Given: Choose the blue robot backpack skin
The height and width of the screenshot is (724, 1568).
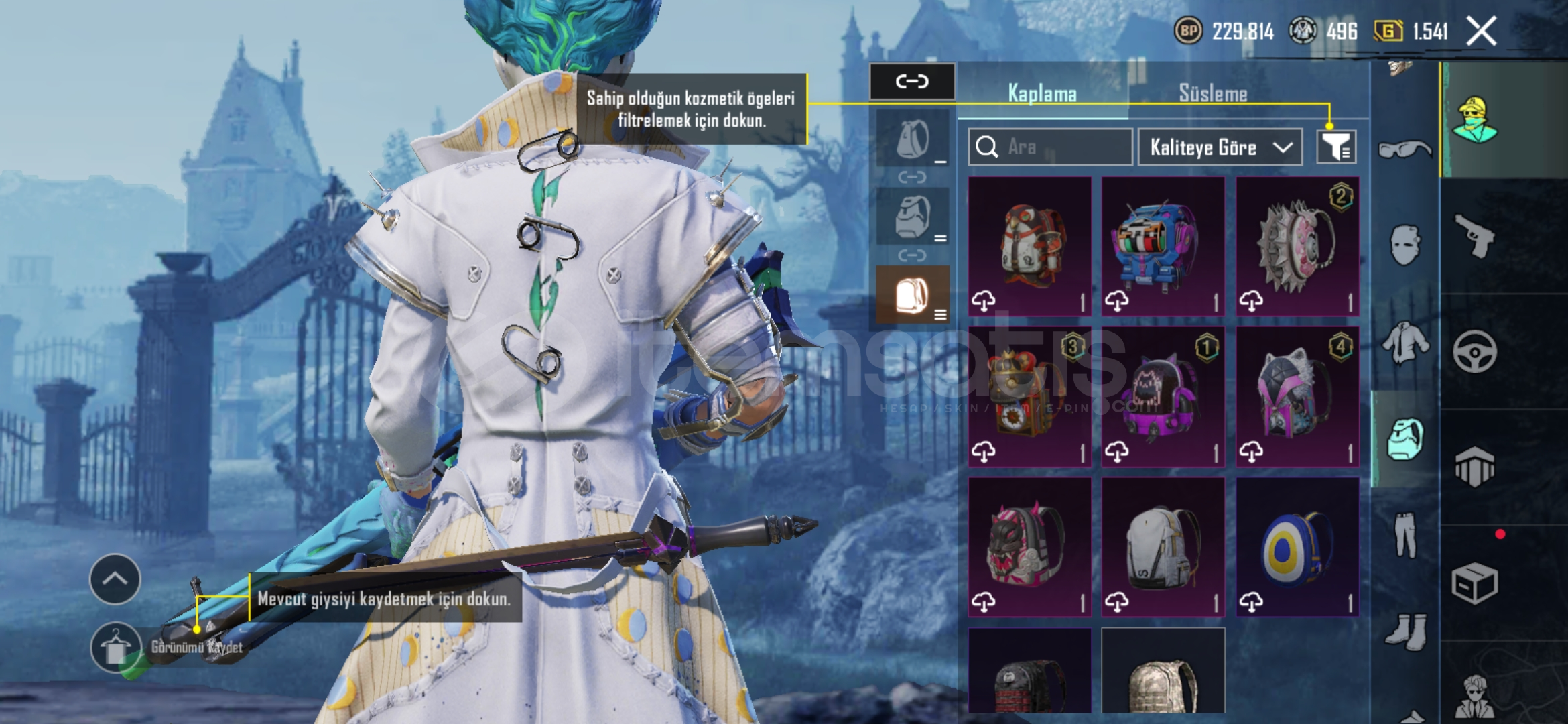Looking at the screenshot, I should [x=1163, y=247].
